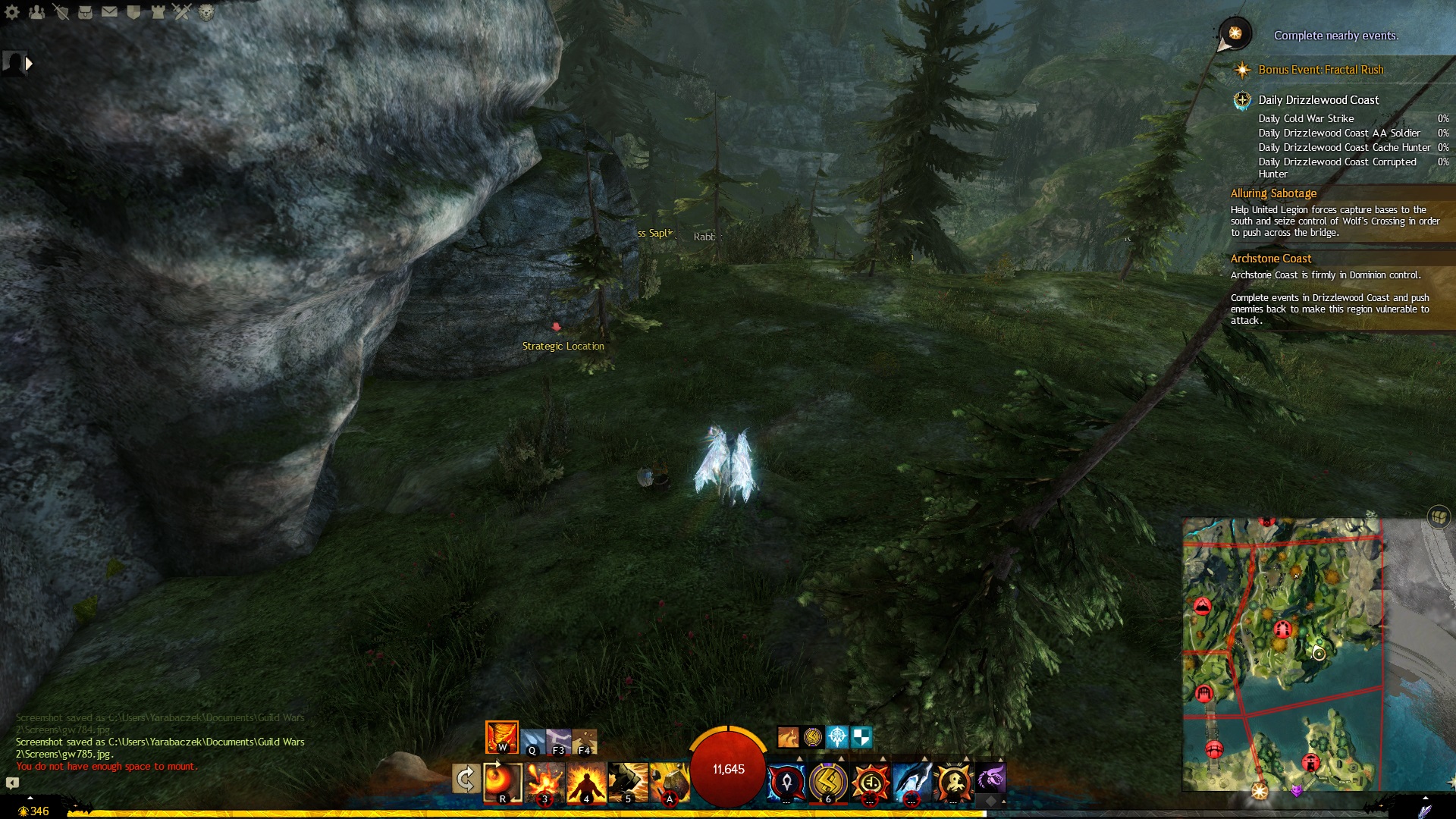Viewport: 1456px width, 819px height.
Task: Select Bonus Event: Fractal Rush entry
Action: 1320,70
